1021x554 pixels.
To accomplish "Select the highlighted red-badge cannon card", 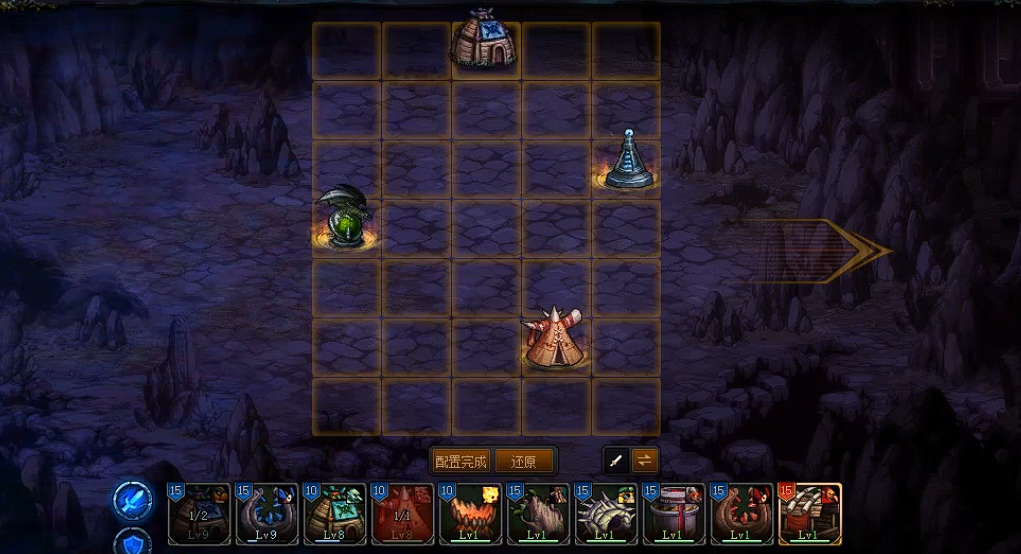I will click(809, 514).
